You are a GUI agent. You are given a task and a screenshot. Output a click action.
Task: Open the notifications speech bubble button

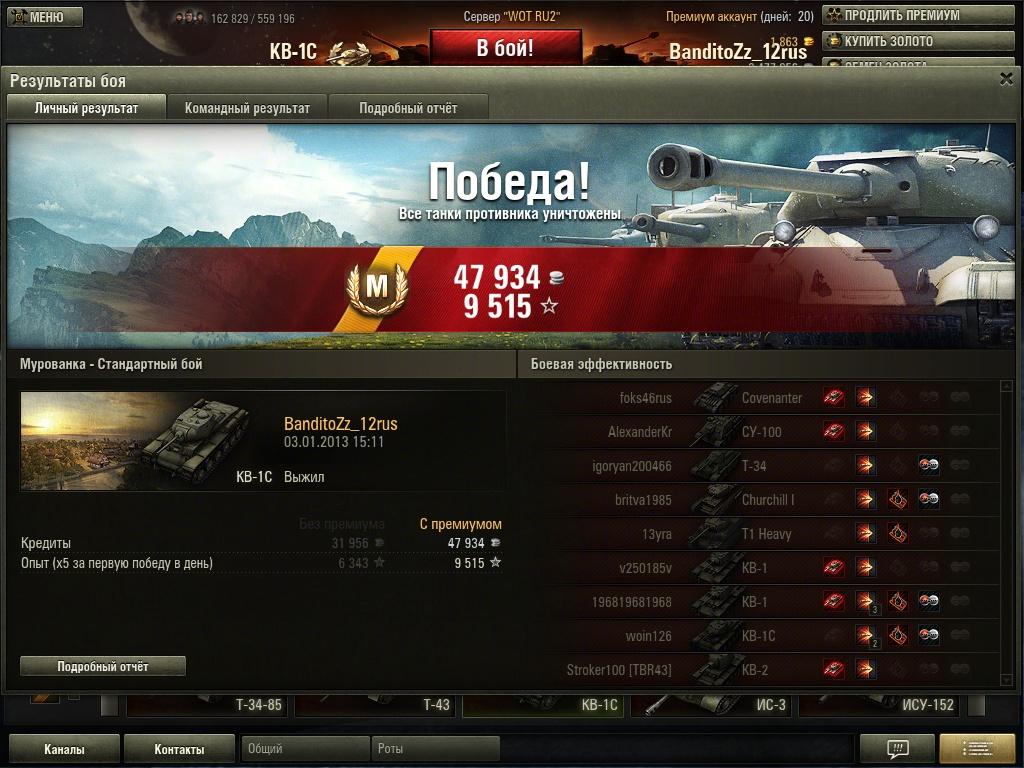(x=897, y=749)
